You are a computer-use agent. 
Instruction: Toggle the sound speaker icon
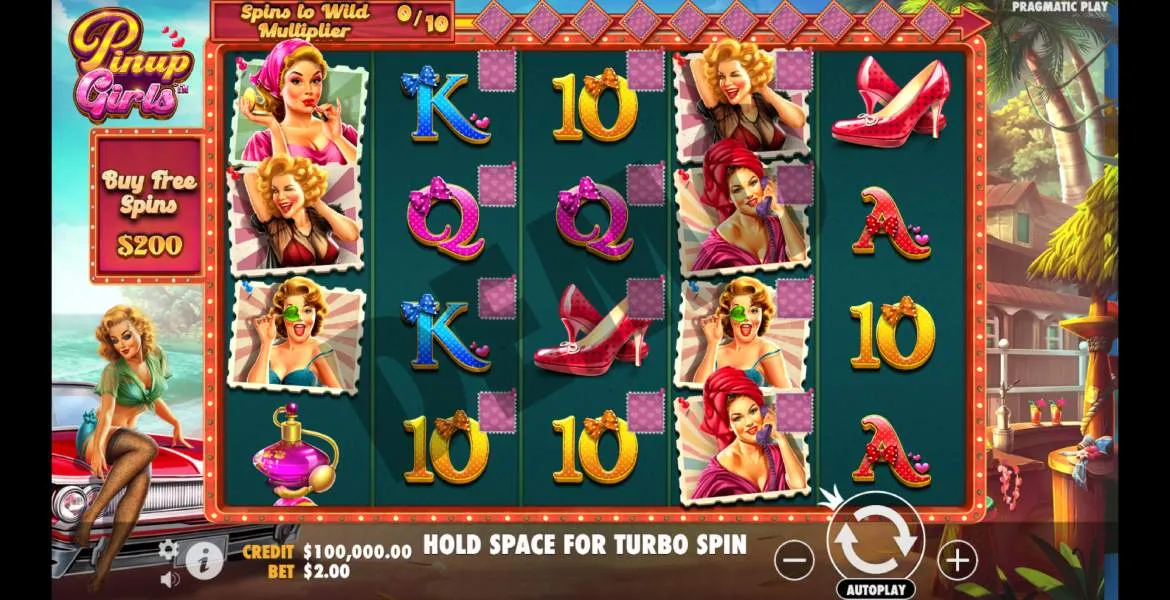click(169, 578)
